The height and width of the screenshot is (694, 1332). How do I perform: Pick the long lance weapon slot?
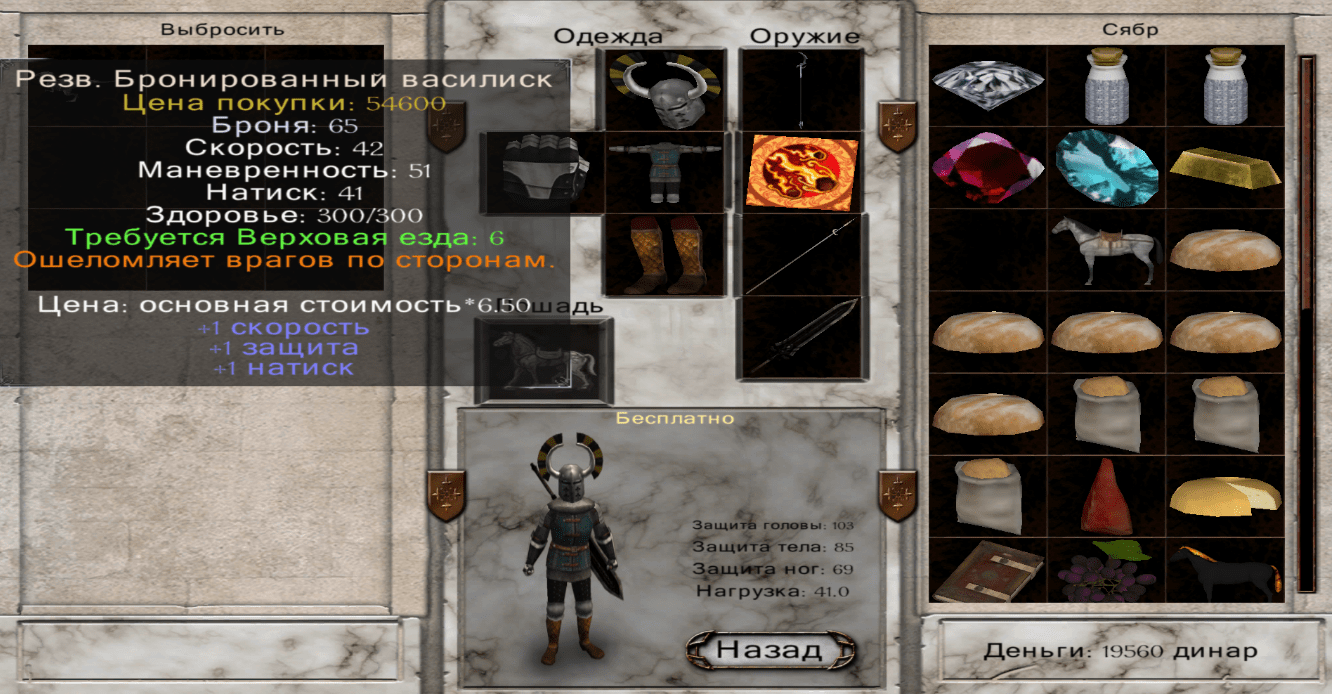802,254
